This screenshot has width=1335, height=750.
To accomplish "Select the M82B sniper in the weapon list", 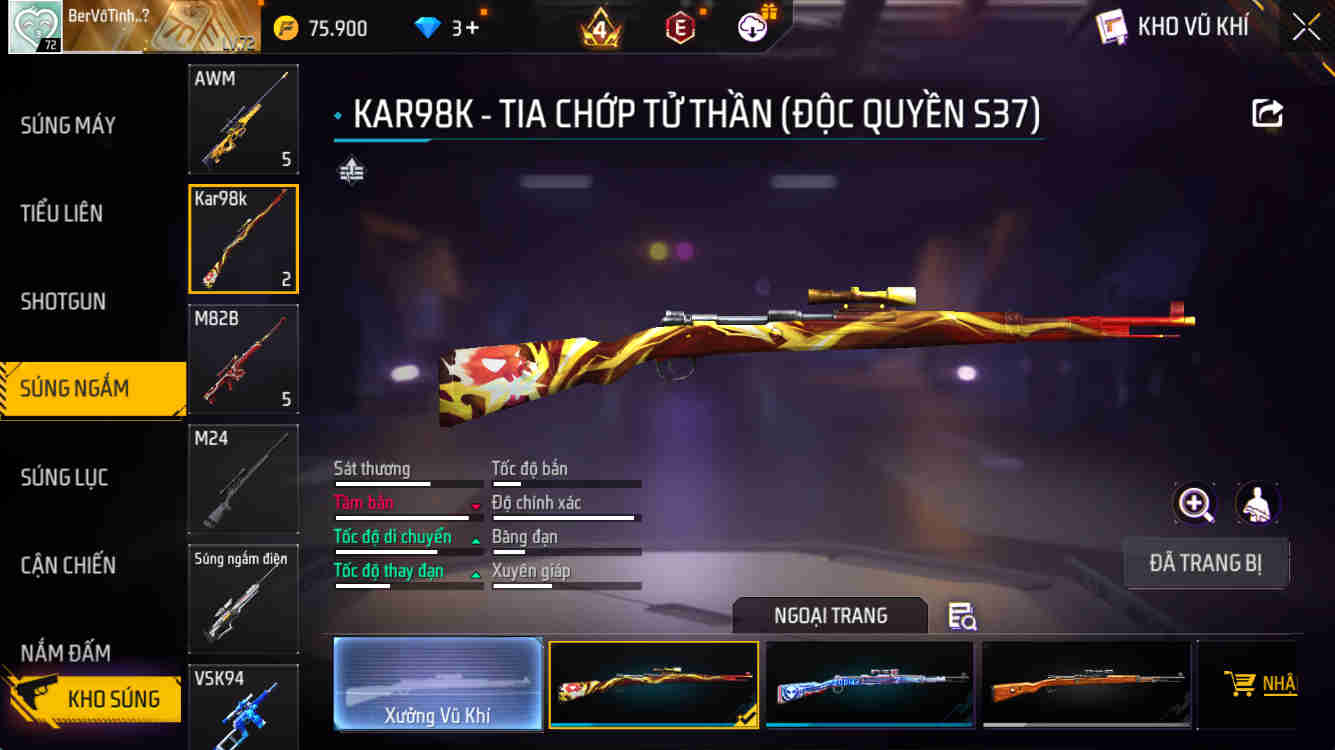I will tap(243, 358).
